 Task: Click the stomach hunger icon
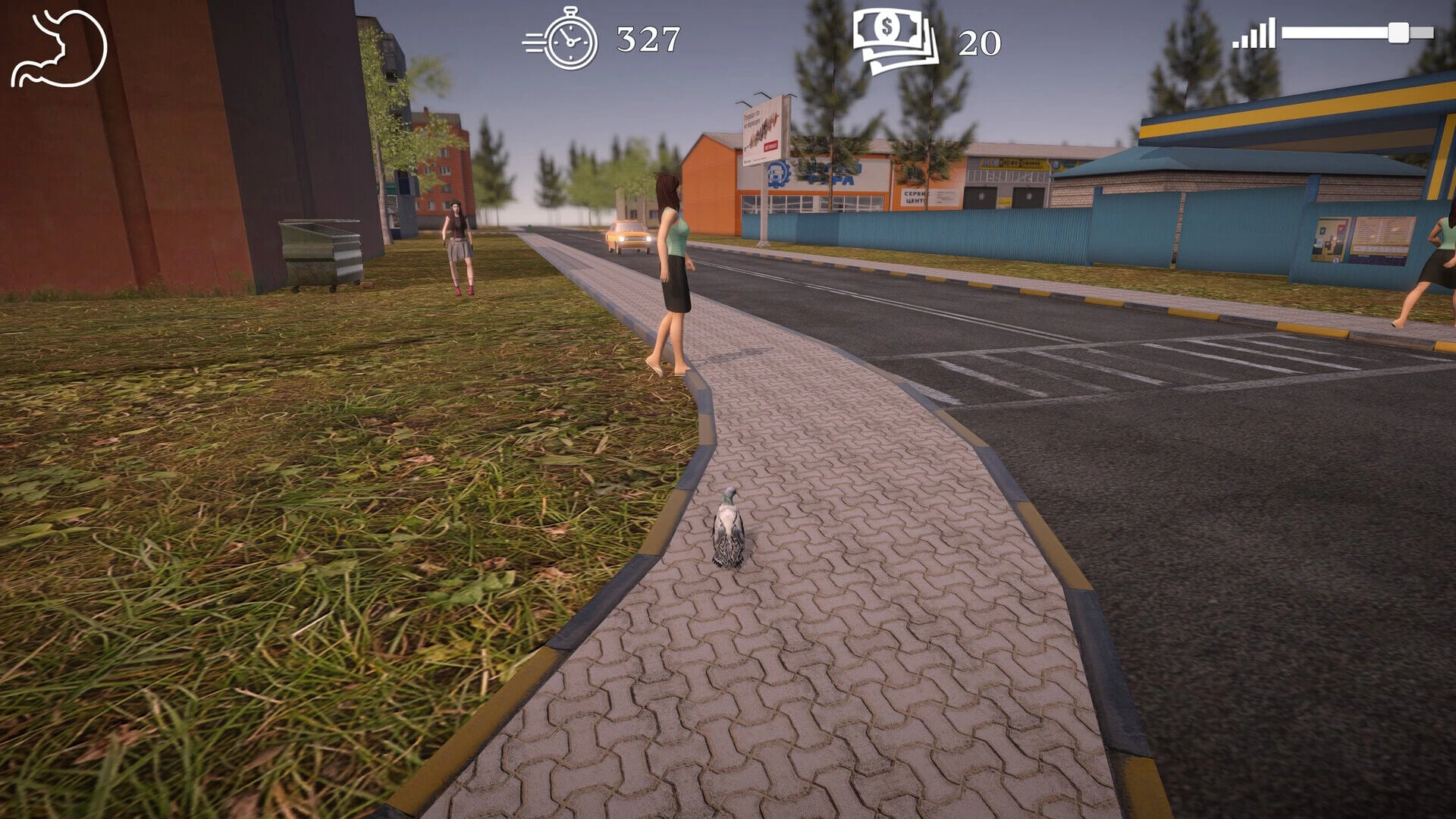point(59,49)
